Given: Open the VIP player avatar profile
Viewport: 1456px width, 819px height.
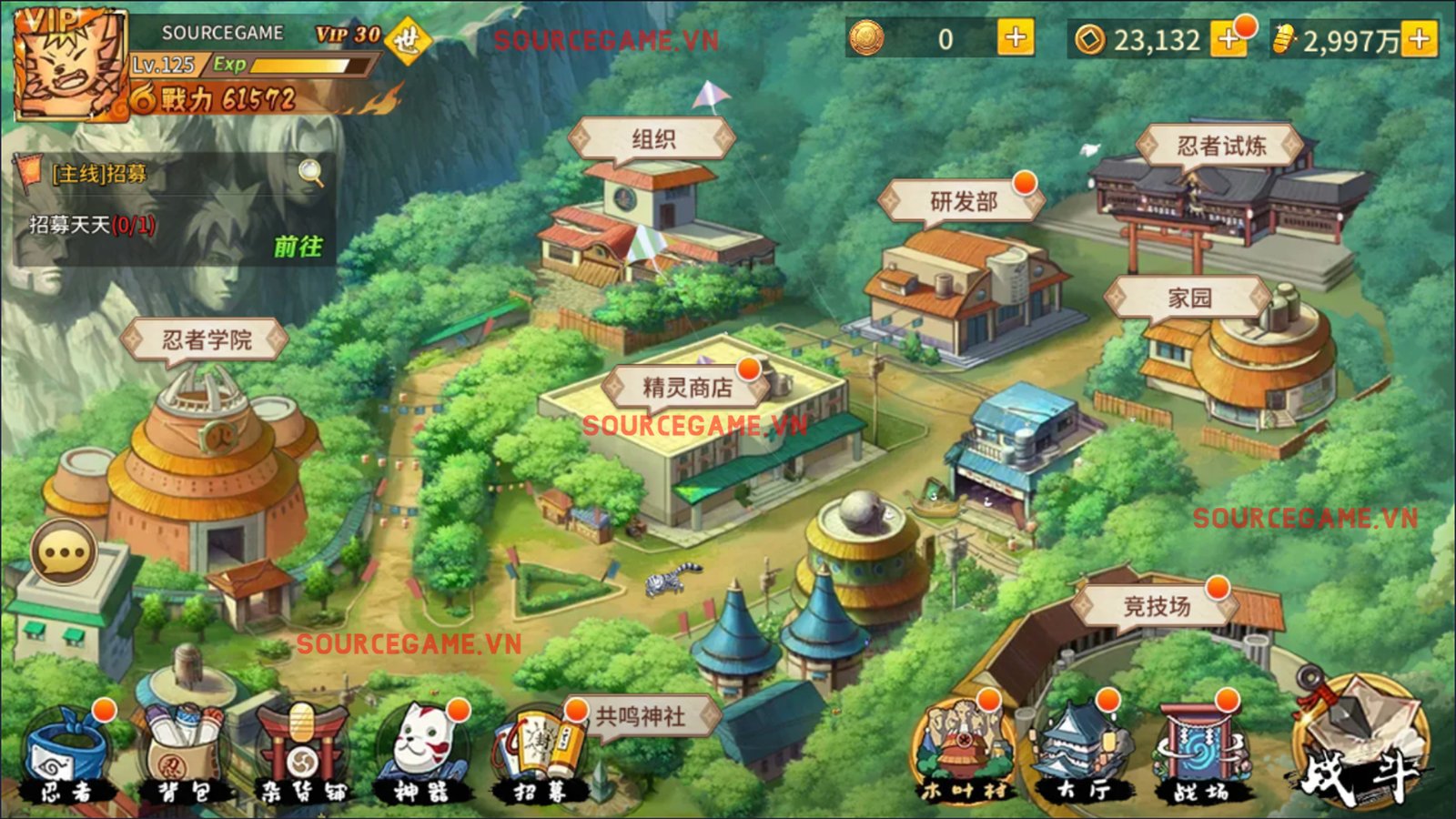Looking at the screenshot, I should coord(70,66).
